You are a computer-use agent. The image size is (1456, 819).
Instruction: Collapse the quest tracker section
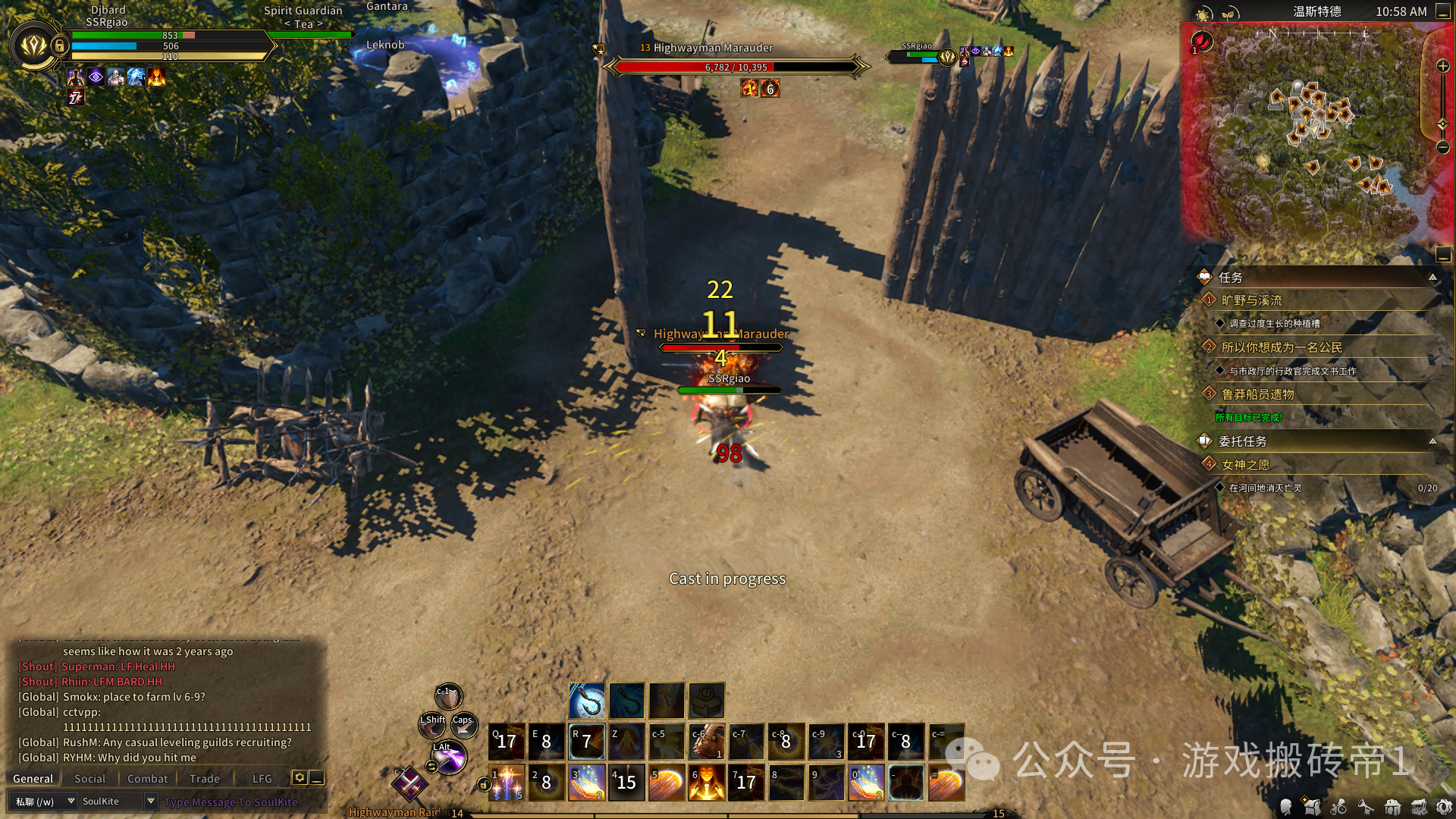1432,278
